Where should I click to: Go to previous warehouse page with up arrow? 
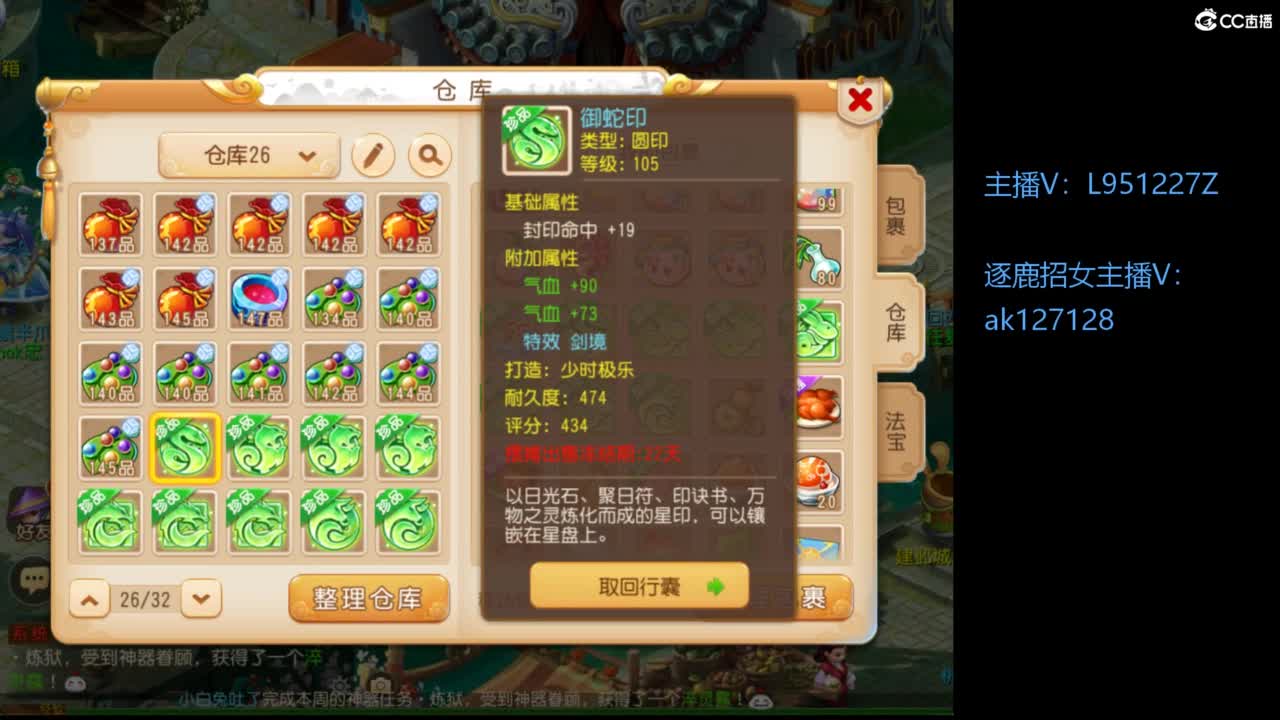click(x=88, y=599)
